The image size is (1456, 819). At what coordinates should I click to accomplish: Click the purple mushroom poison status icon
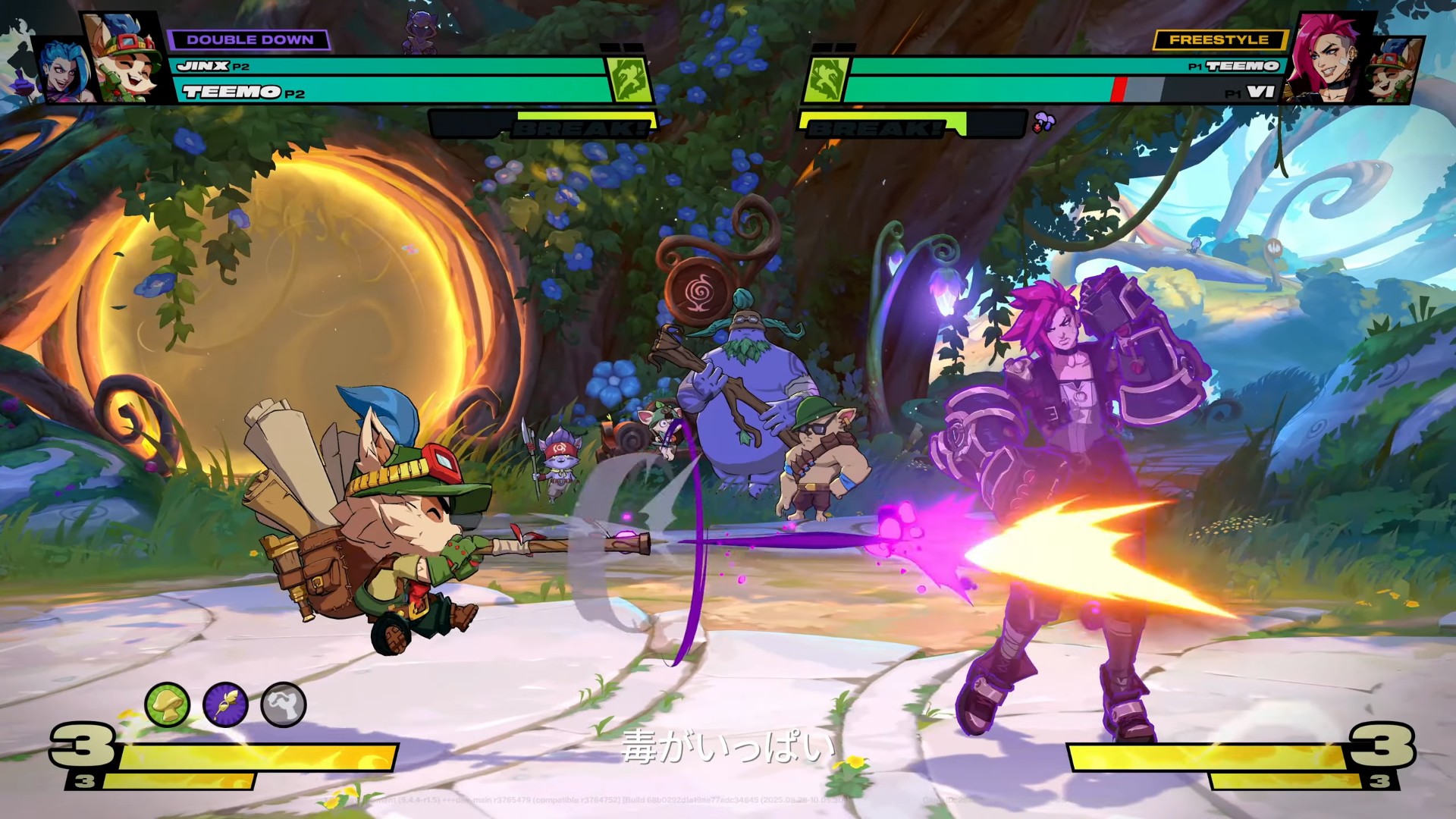coord(1044,122)
